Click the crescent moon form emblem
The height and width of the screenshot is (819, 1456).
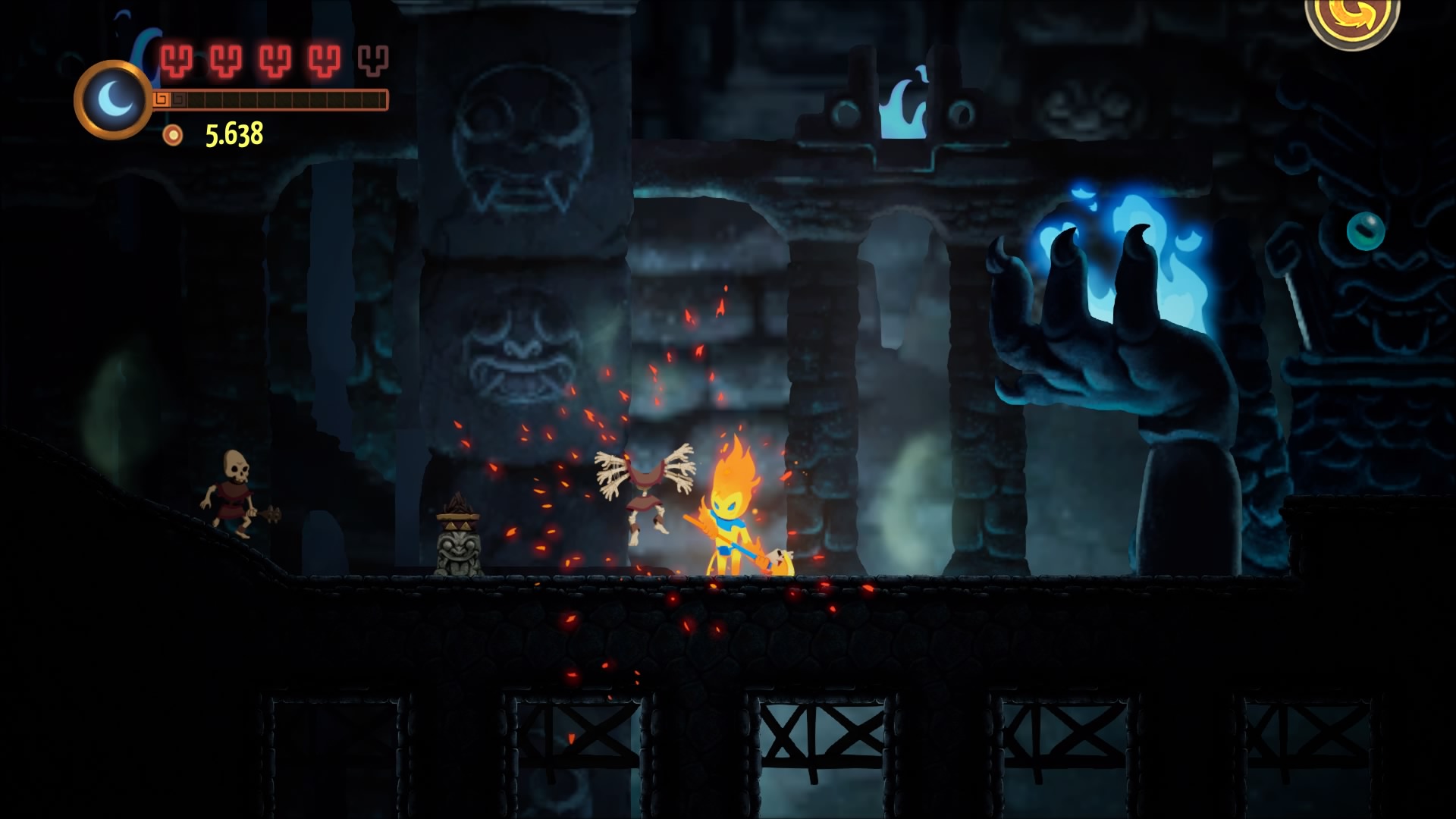pos(114,99)
